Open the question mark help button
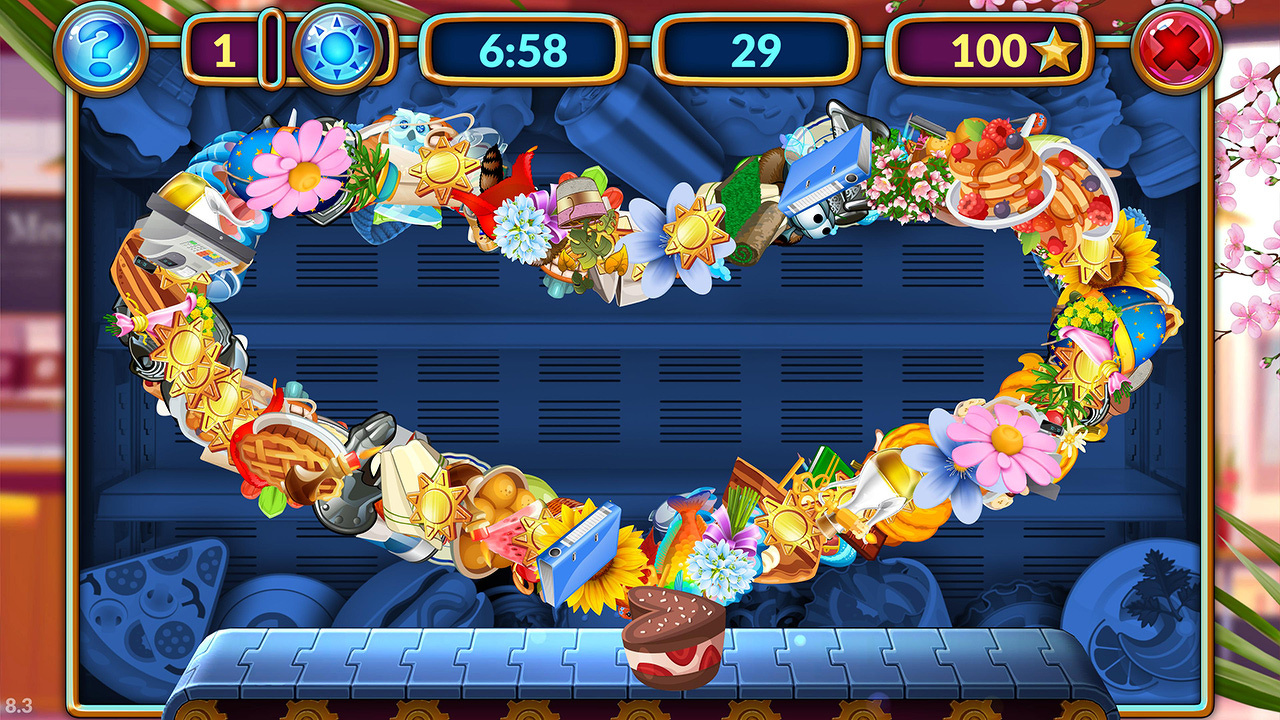Image resolution: width=1280 pixels, height=720 pixels. (x=100, y=48)
